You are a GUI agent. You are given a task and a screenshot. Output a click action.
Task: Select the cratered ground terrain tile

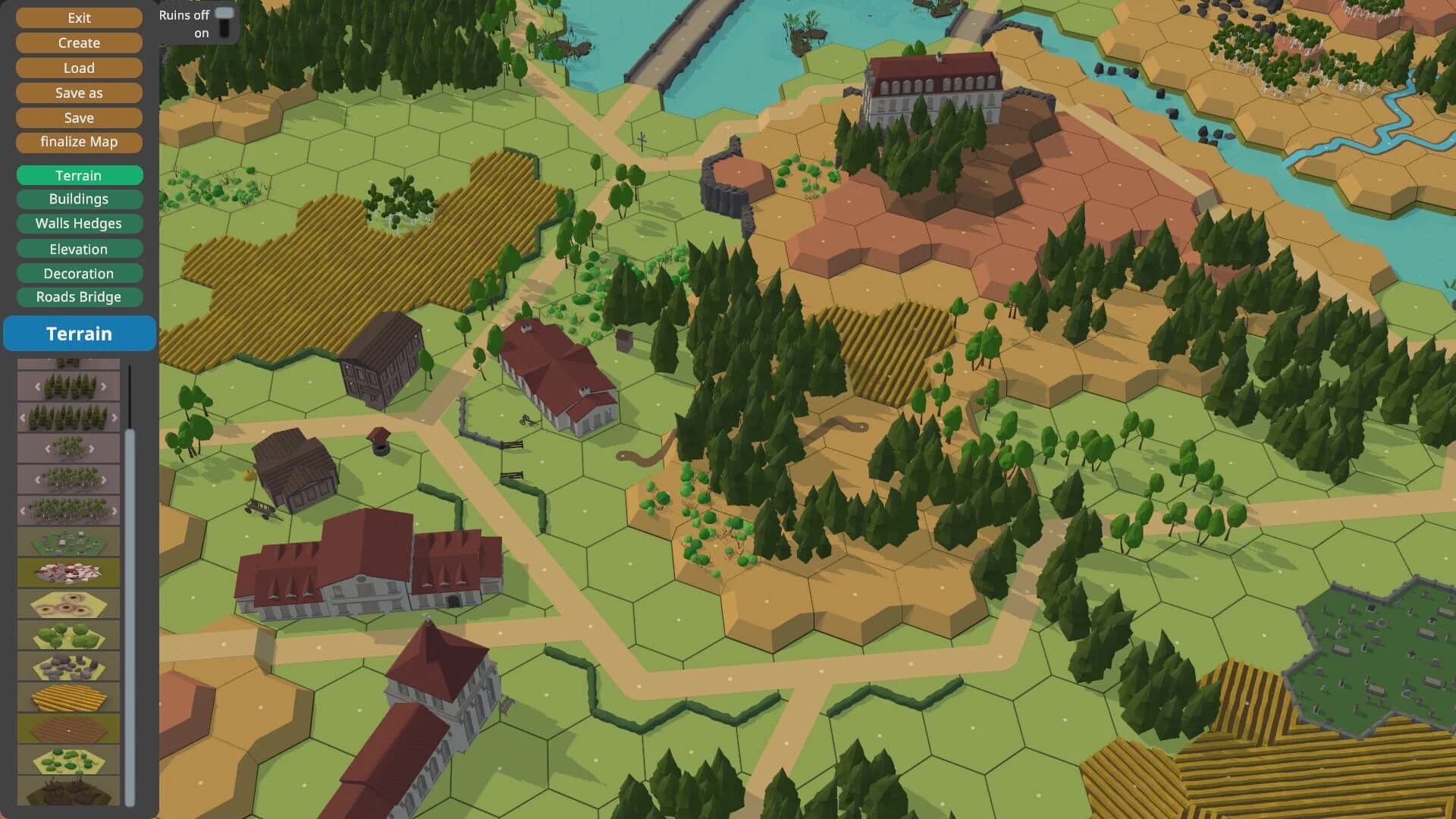point(68,605)
